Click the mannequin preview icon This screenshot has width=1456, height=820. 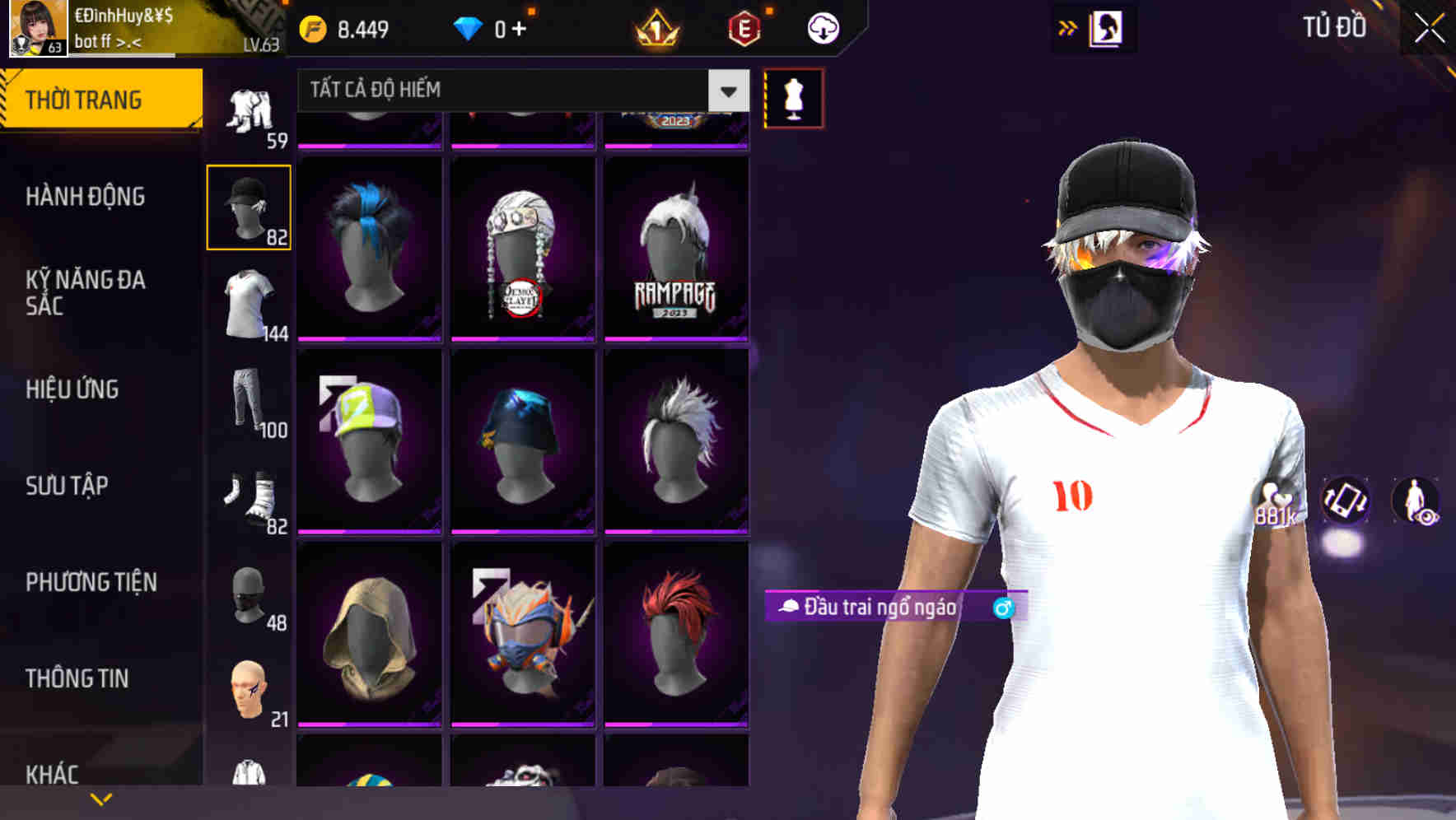tap(792, 97)
